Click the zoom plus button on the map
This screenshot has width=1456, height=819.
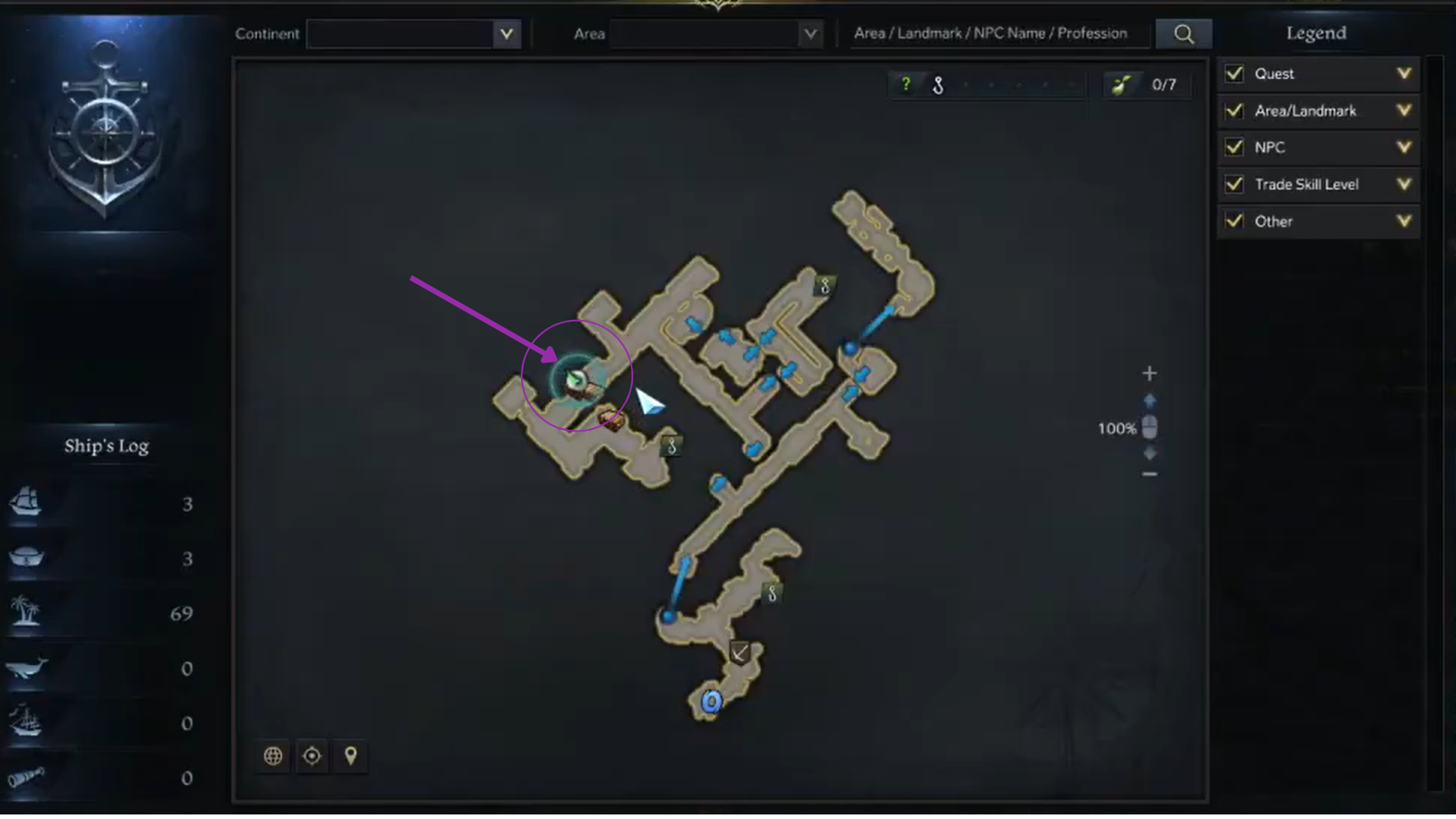coord(1149,372)
